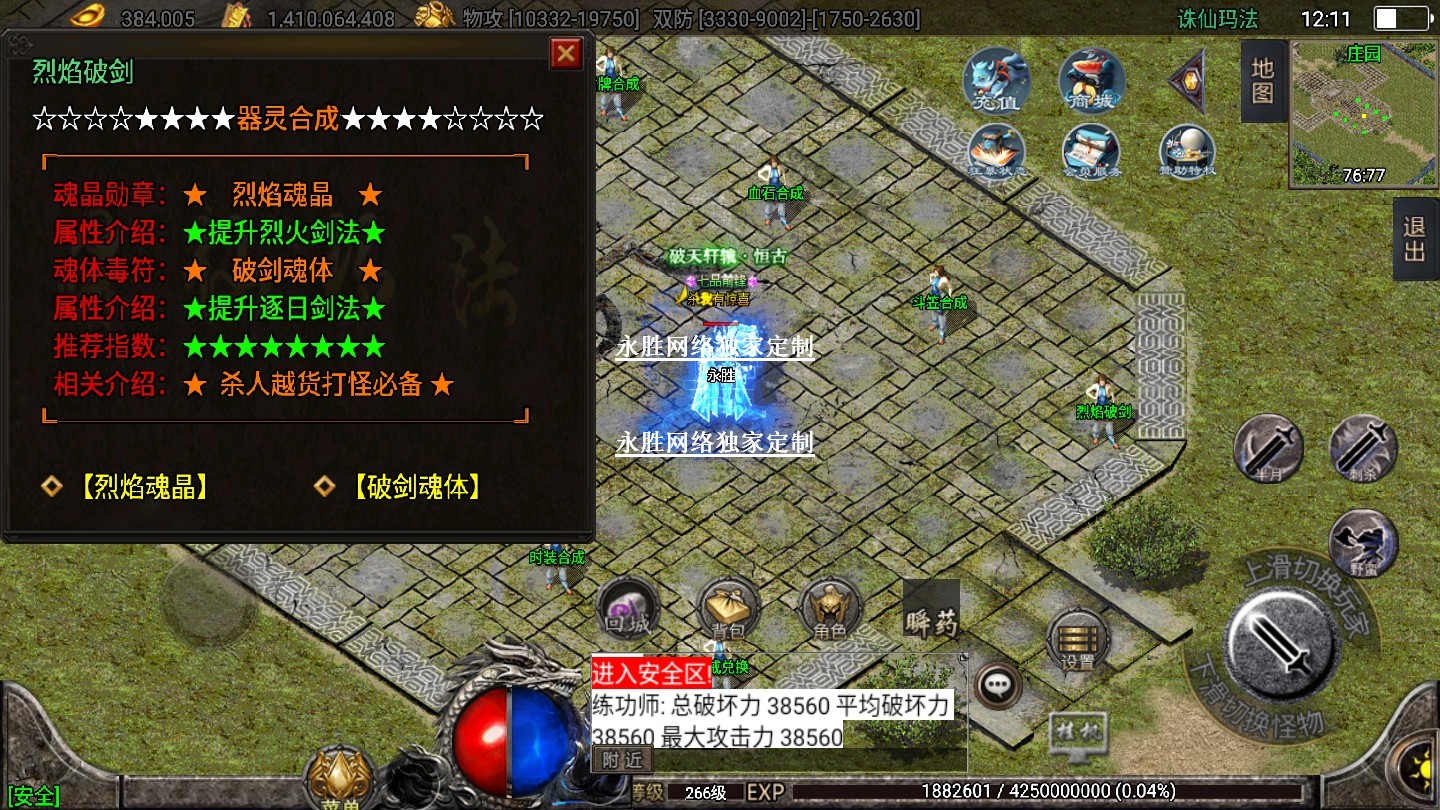
Task: Open the 充值 recharge icon
Action: [994, 79]
